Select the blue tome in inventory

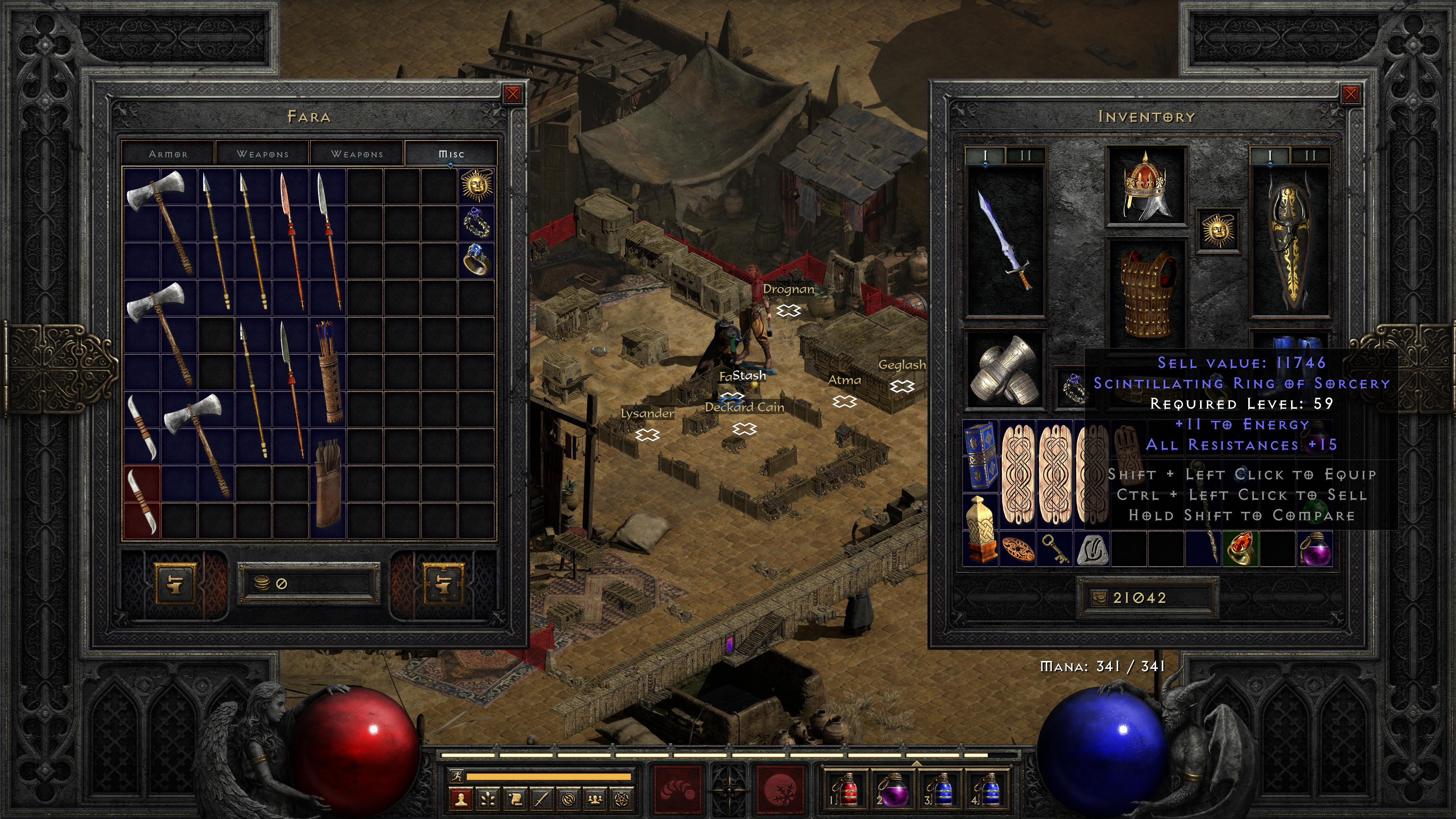[x=980, y=455]
